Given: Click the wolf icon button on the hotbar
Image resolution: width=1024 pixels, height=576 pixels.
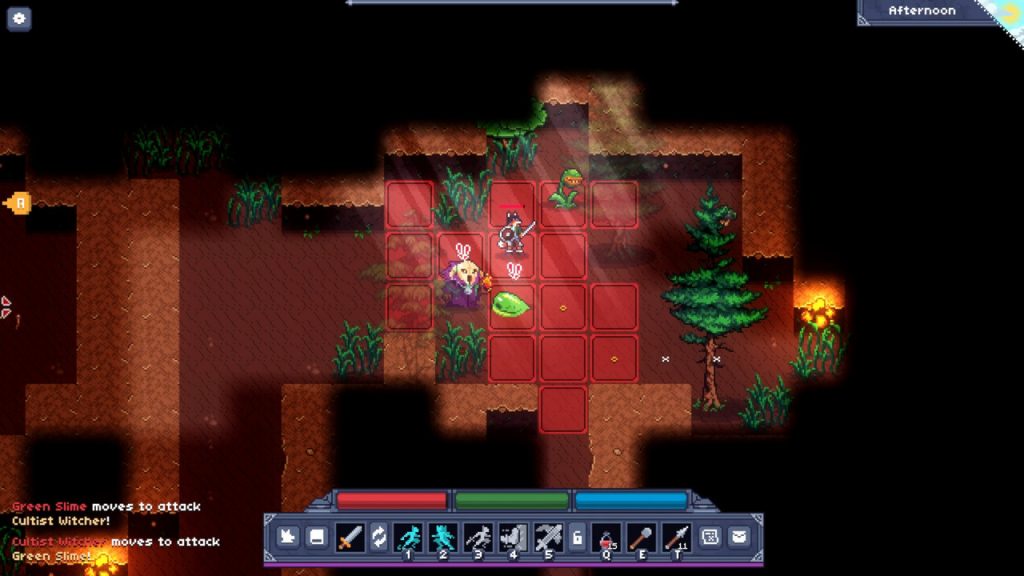Looking at the screenshot, I should point(286,537).
